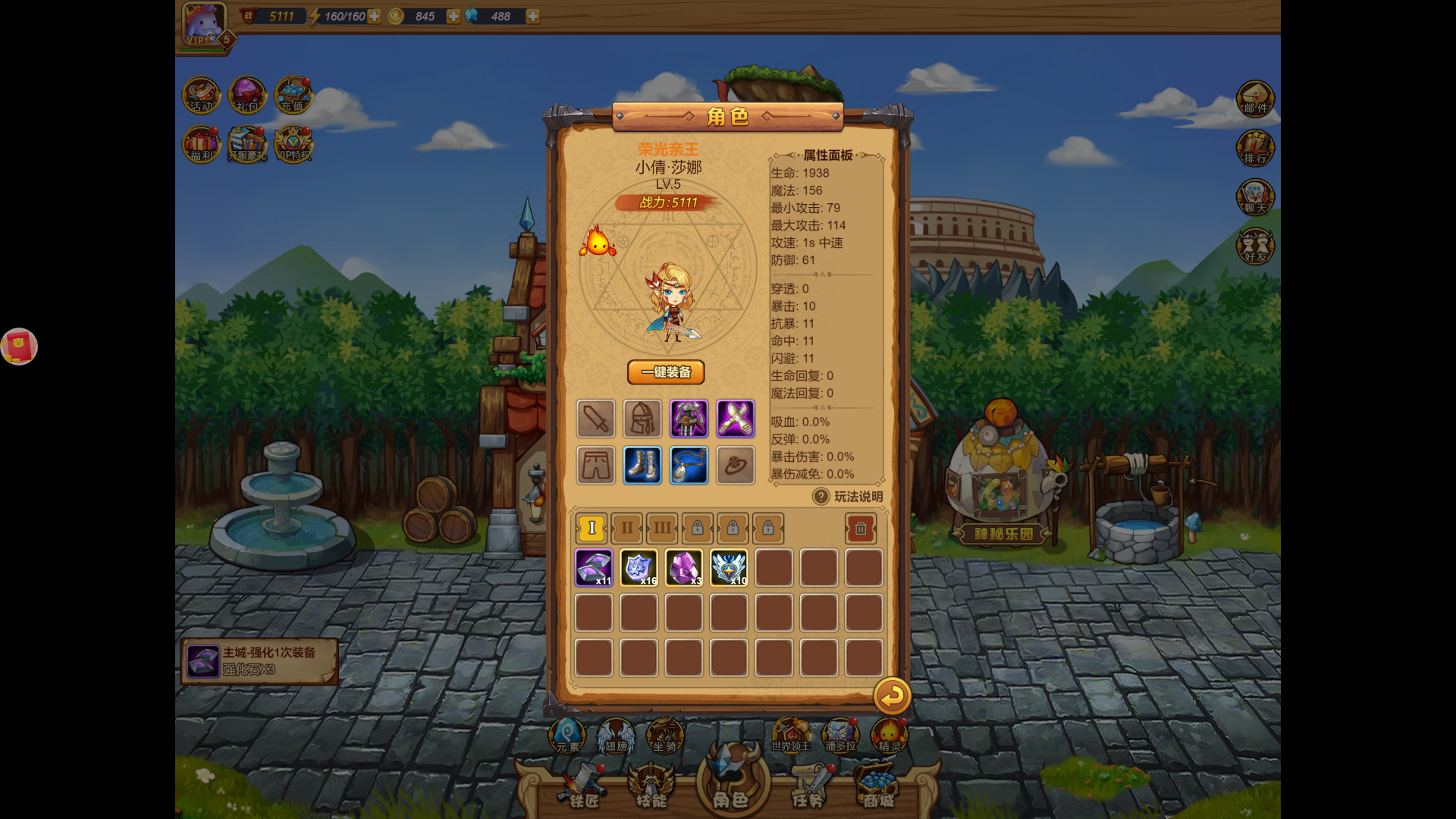Viewport: 1456px width, 819px height.
Task: Switch to equipment preset tab II
Action: pyautogui.click(x=626, y=529)
